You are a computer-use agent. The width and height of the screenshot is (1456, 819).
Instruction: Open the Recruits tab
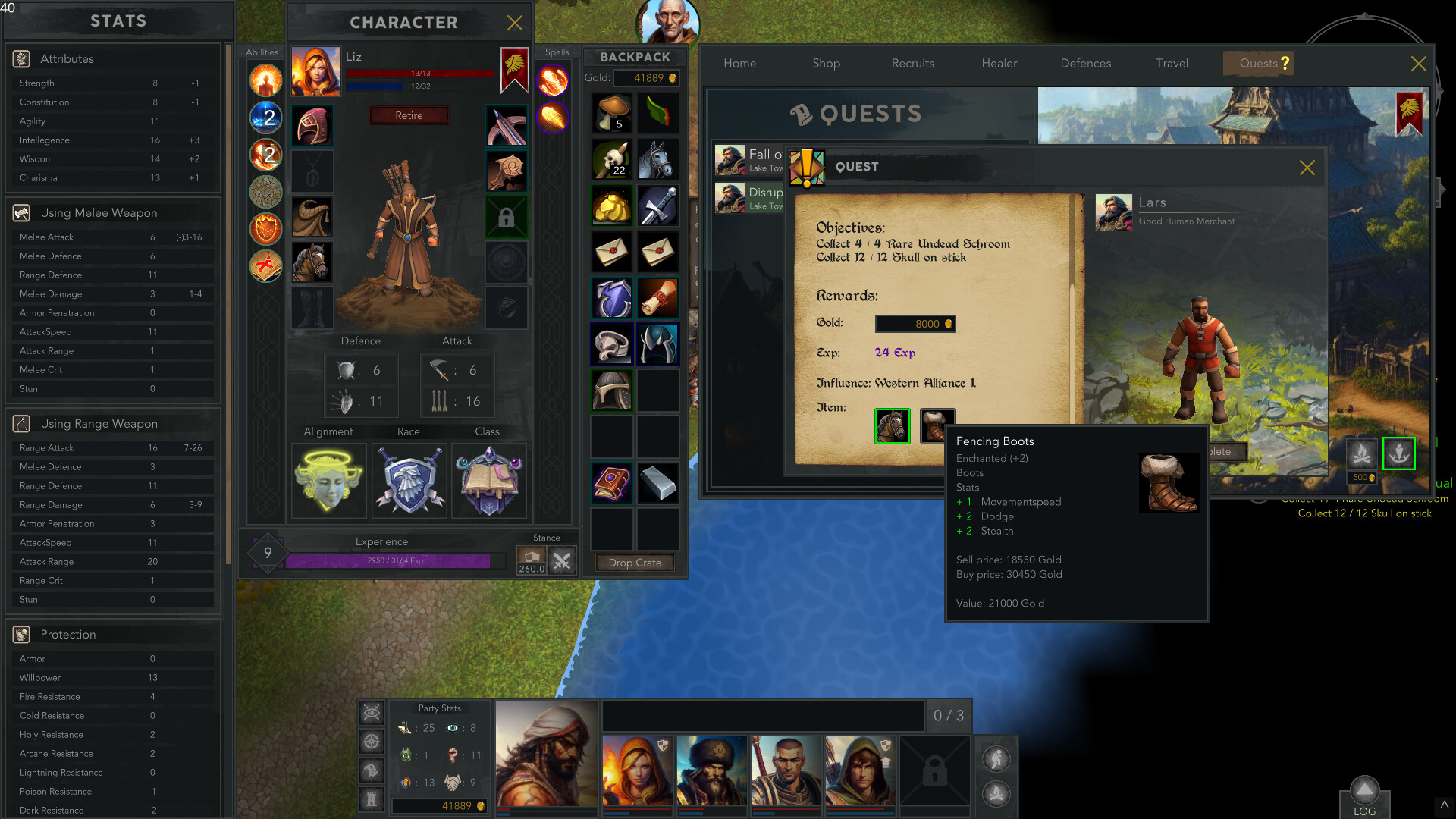pyautogui.click(x=912, y=64)
